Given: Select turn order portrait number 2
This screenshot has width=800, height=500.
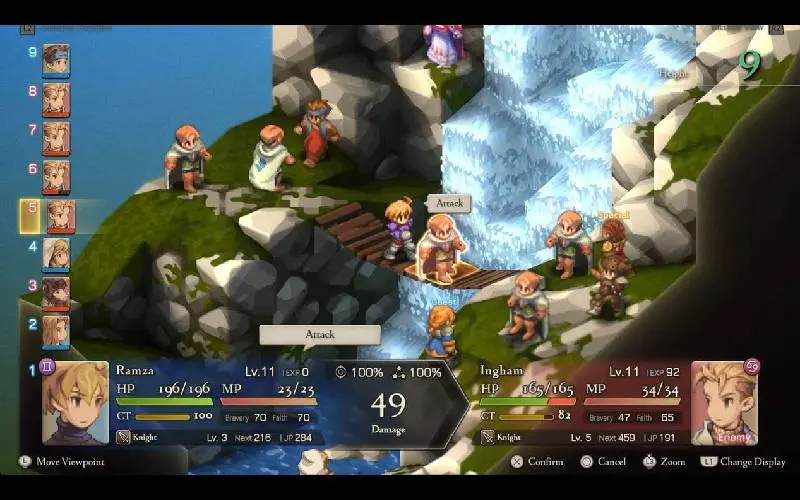Looking at the screenshot, I should (56, 331).
